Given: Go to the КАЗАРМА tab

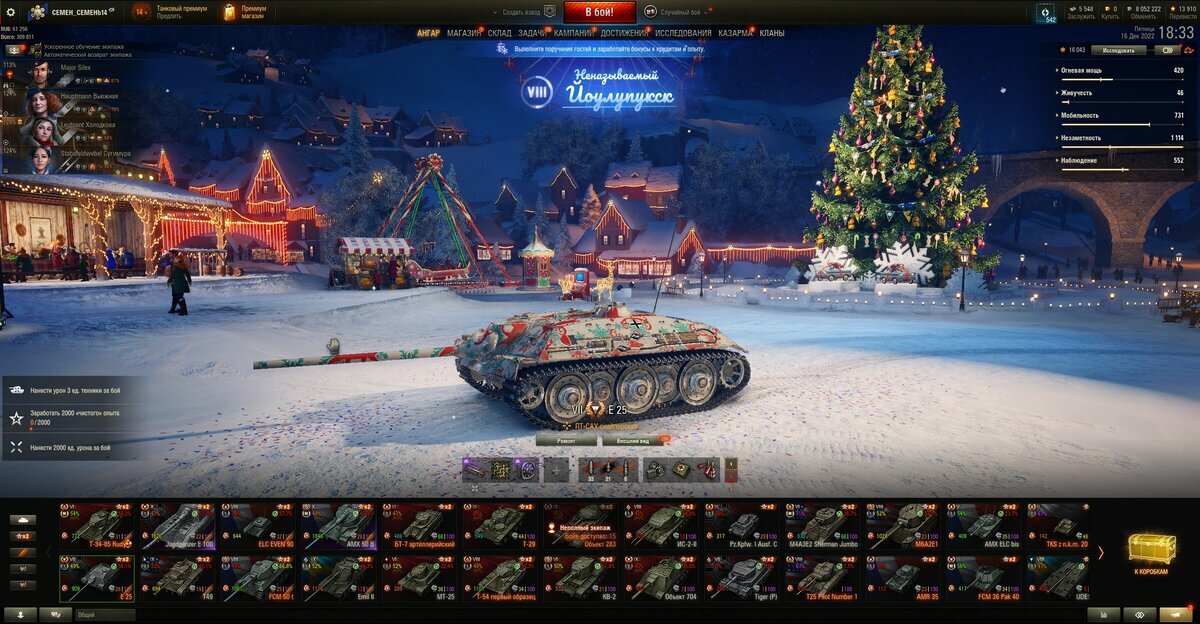Looking at the screenshot, I should (x=735, y=33).
